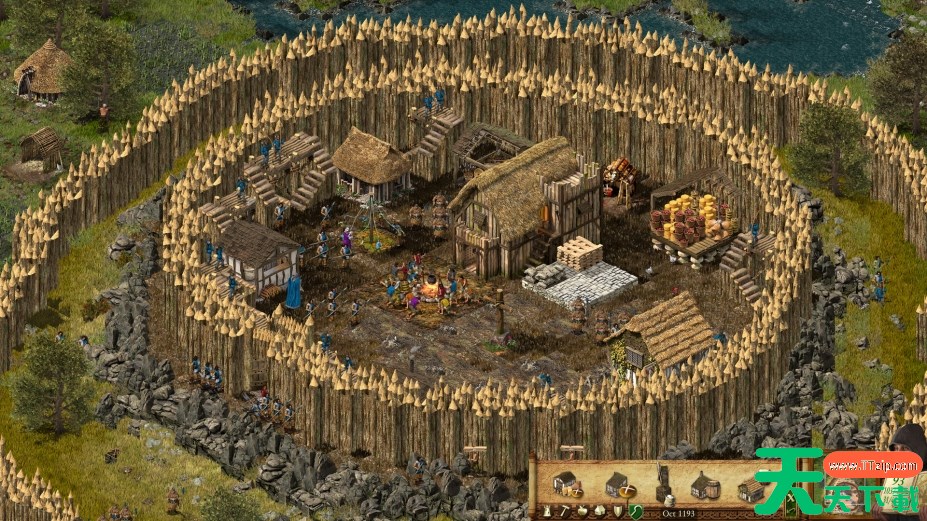Select the green sickle food processing category
Viewport: 927px width, 521px height.
click(x=635, y=511)
